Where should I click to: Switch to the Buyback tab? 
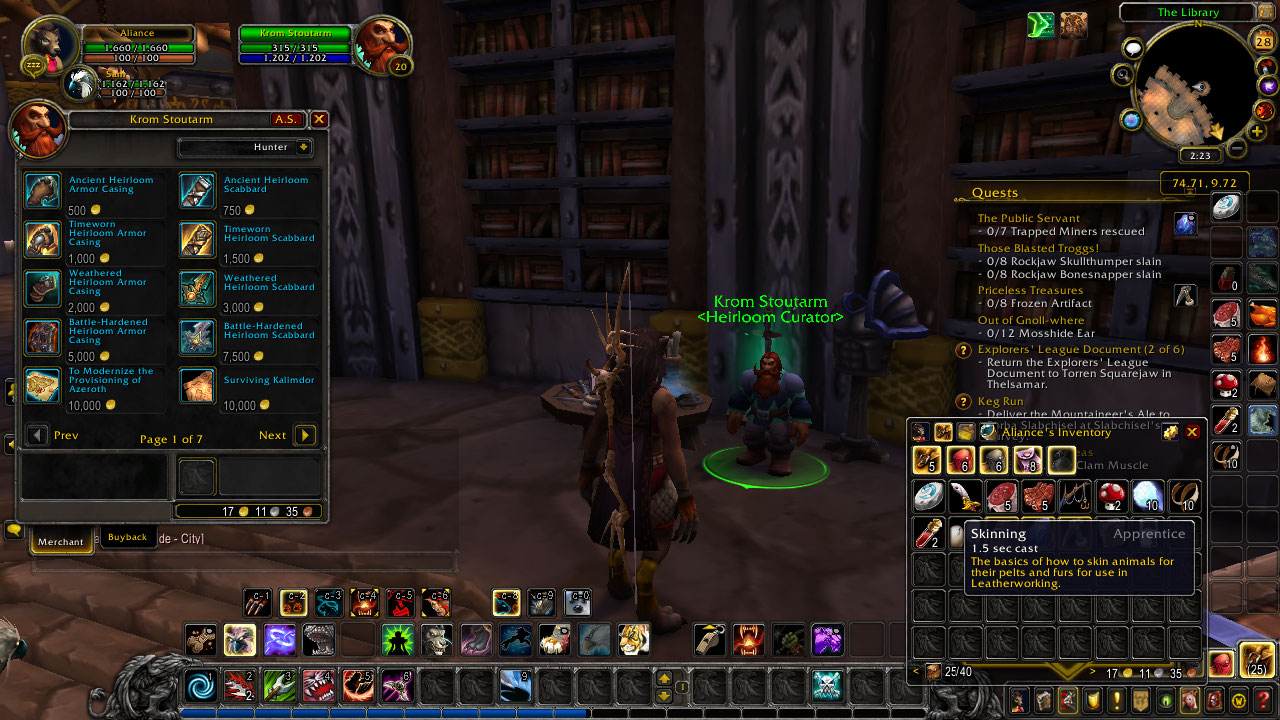tap(127, 536)
